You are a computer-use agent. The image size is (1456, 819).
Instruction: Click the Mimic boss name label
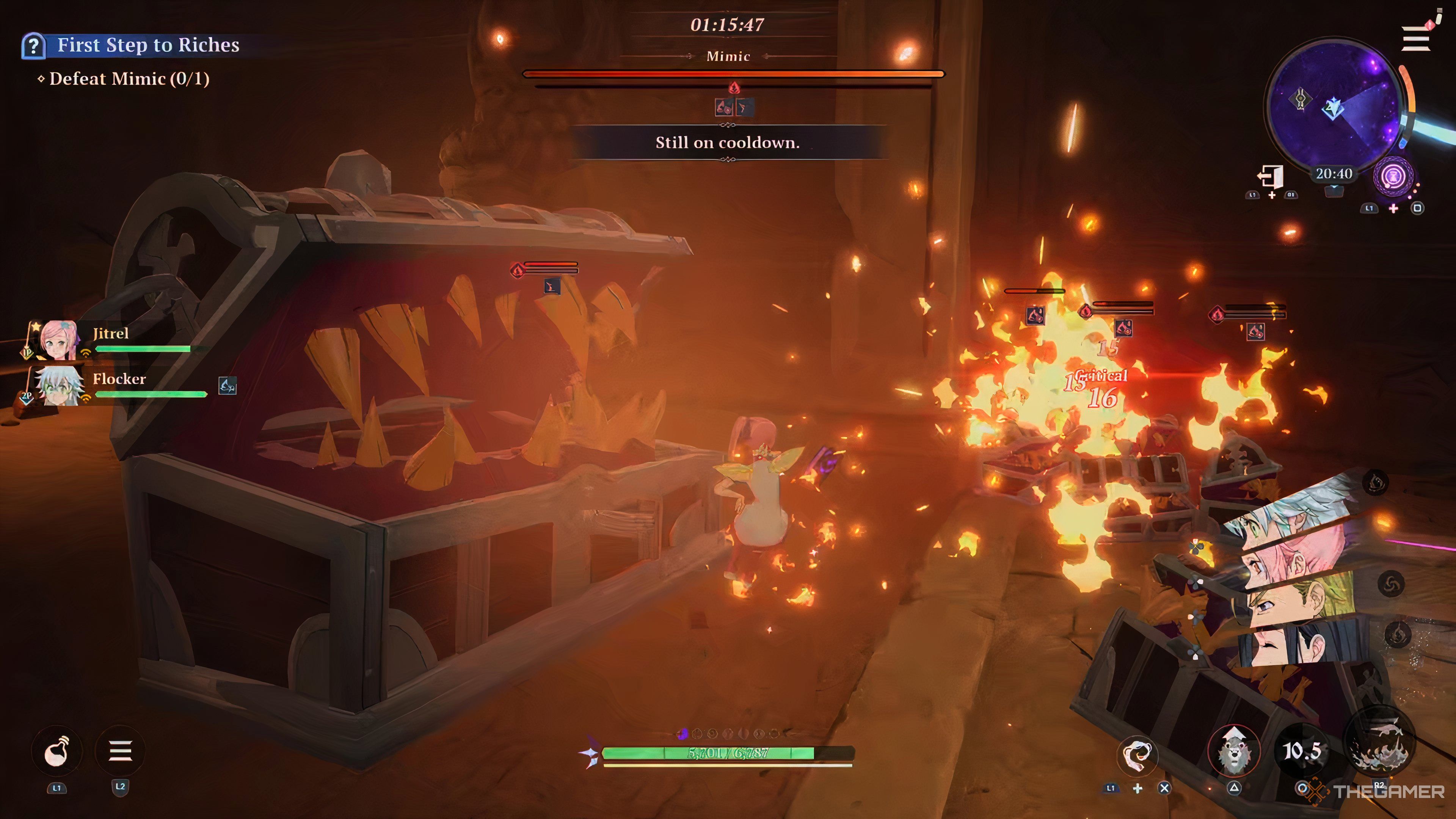(x=728, y=56)
